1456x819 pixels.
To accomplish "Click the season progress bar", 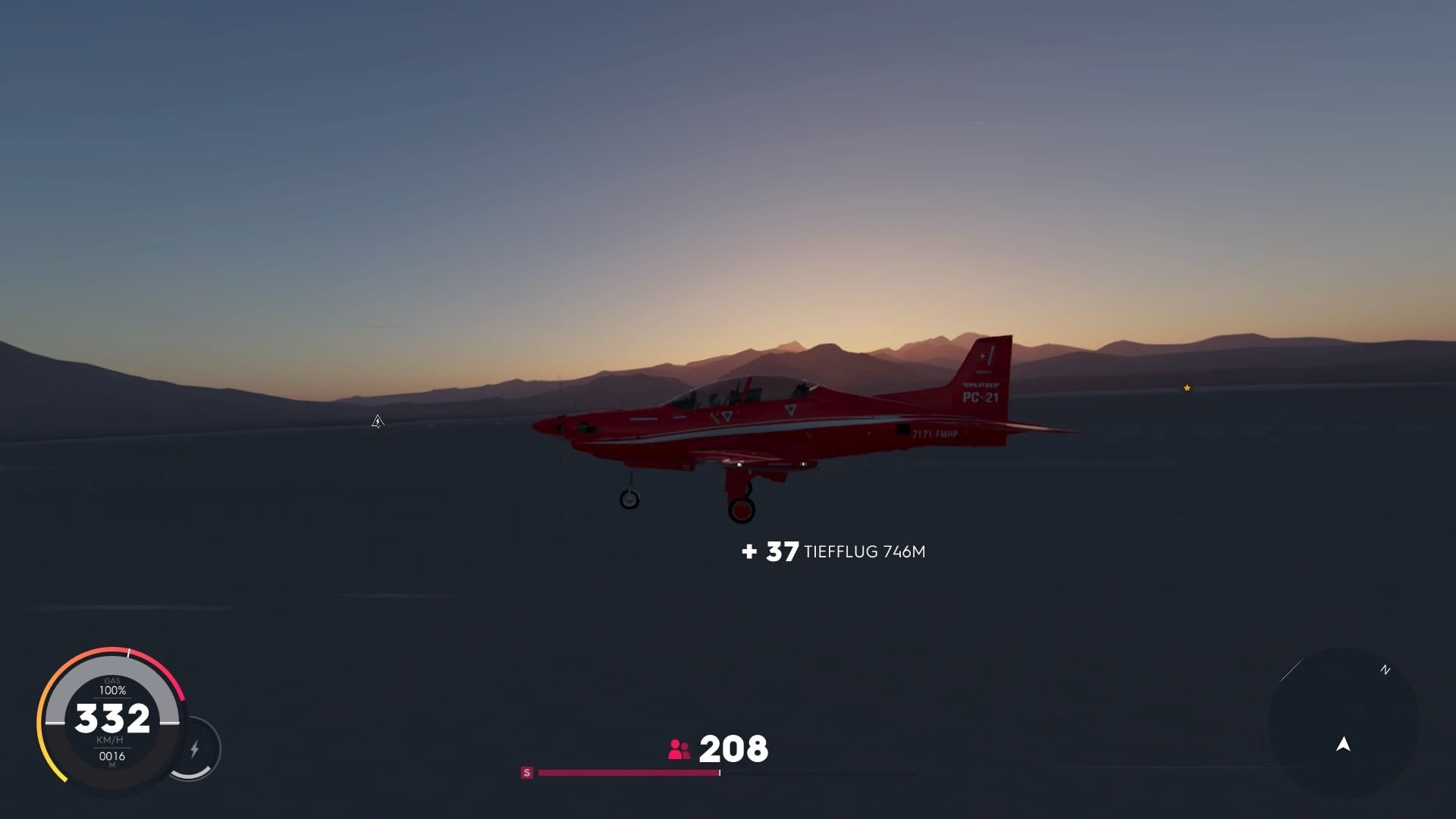I will pos(627,773).
